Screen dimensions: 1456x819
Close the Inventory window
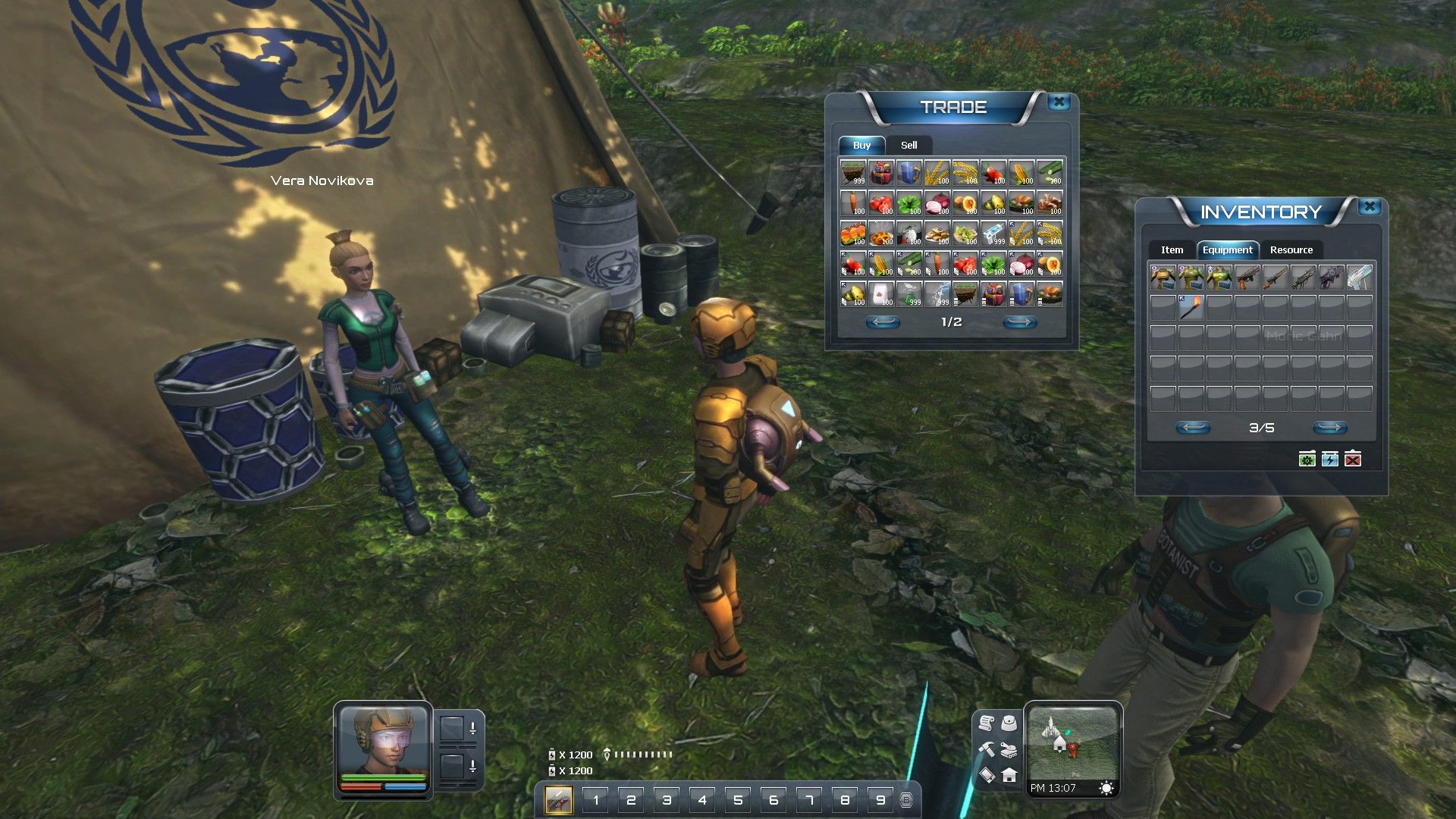(x=1370, y=206)
